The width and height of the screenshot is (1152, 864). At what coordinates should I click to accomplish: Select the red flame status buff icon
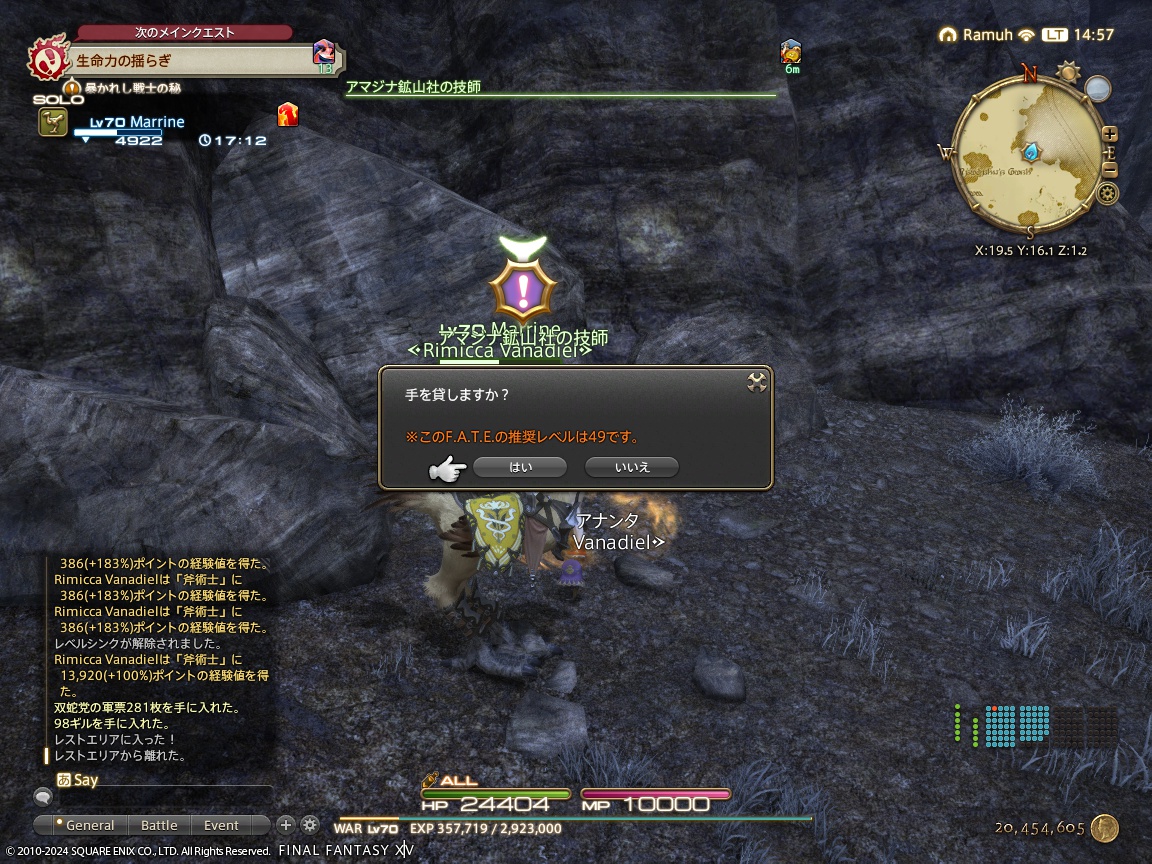coord(288,114)
